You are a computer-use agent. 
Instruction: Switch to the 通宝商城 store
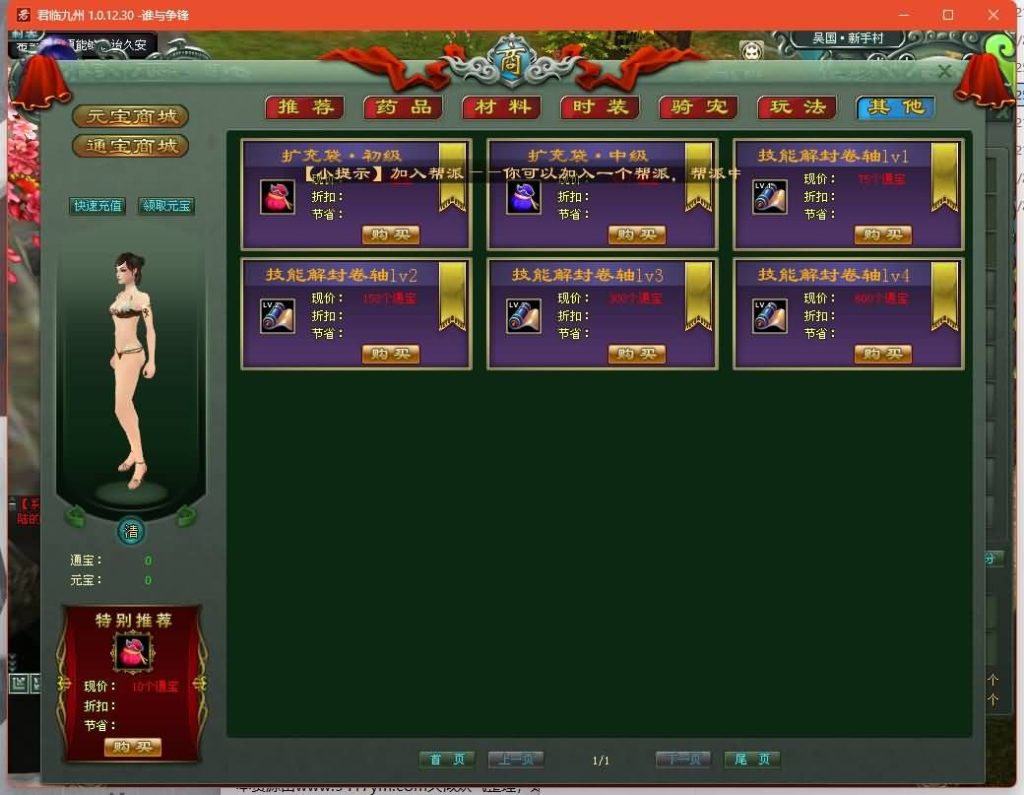(x=130, y=146)
